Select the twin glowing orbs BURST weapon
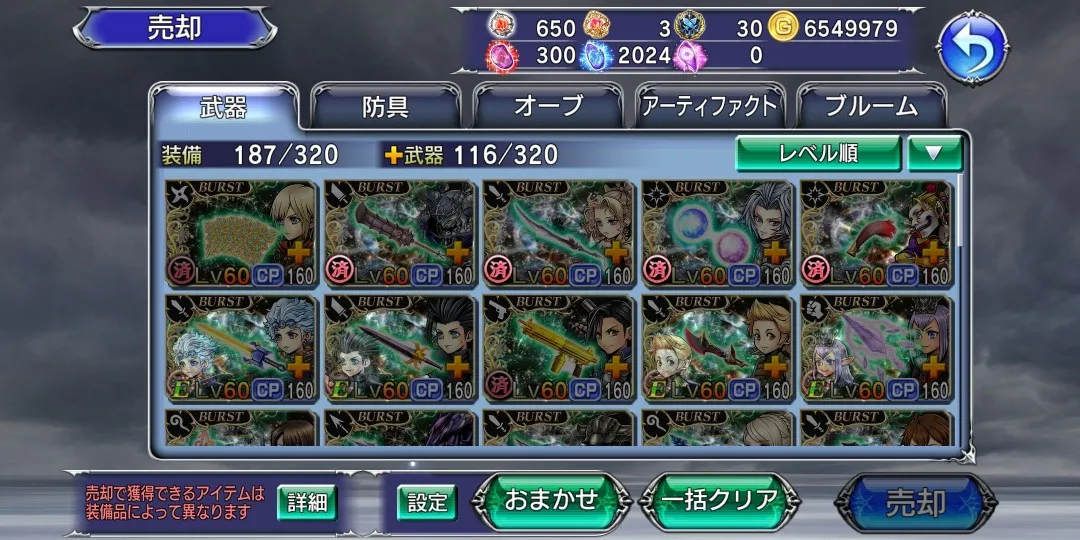This screenshot has width=1080, height=540. [x=717, y=234]
